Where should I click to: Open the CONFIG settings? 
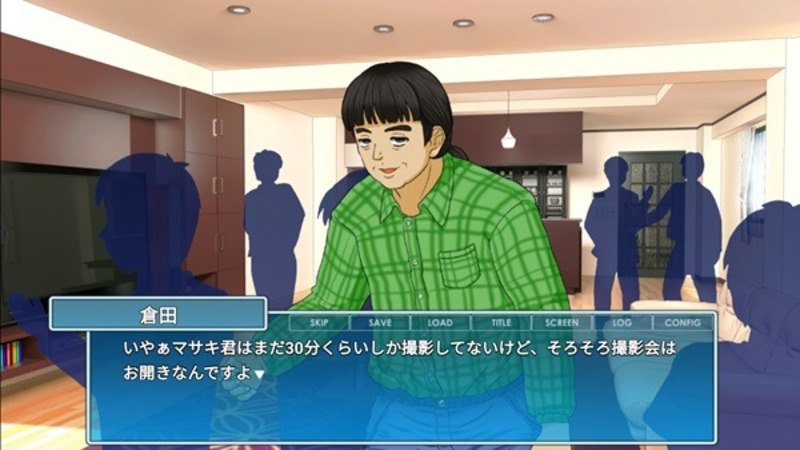(x=683, y=323)
